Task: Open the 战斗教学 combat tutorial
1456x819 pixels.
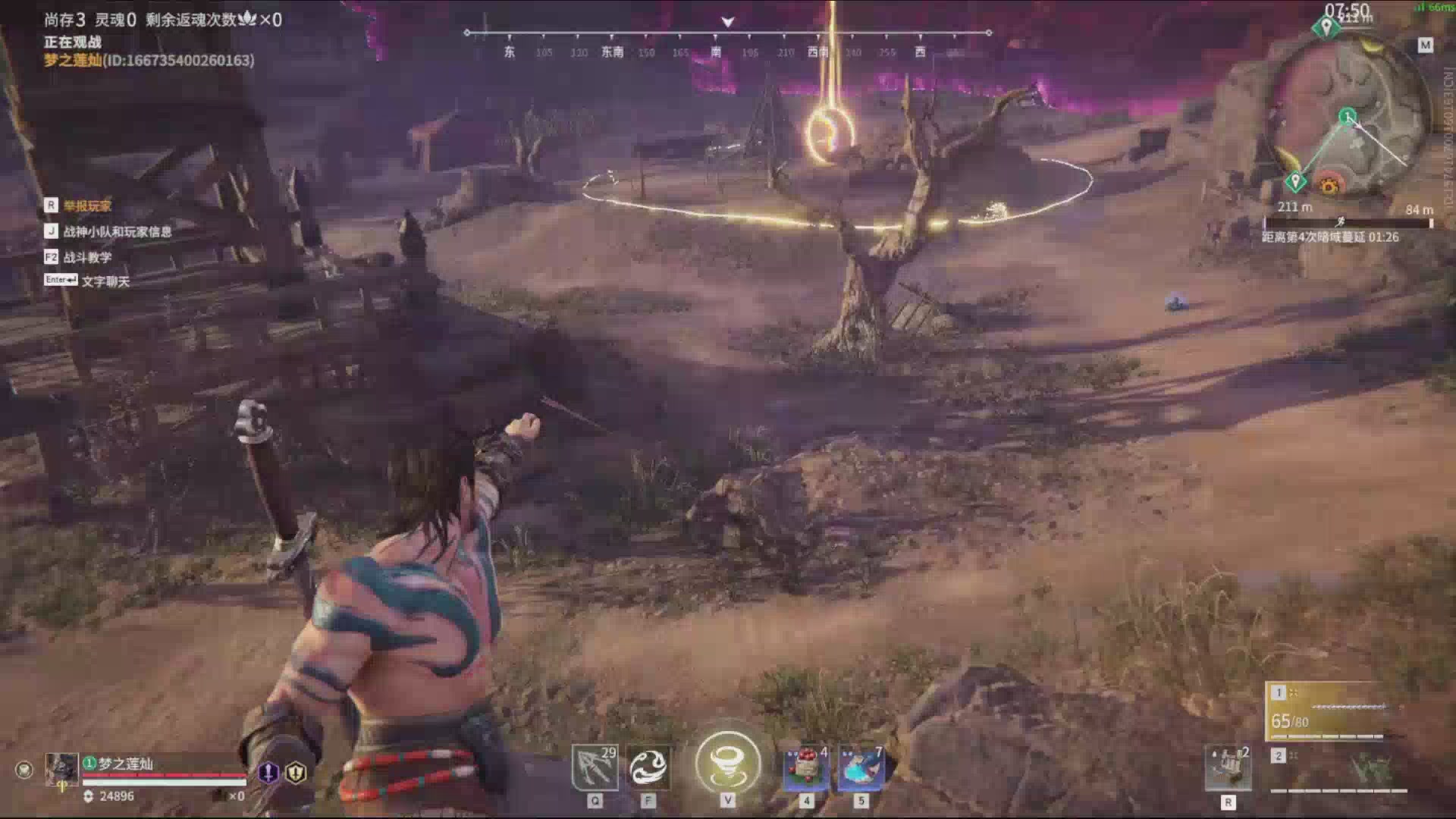Action: click(86, 257)
